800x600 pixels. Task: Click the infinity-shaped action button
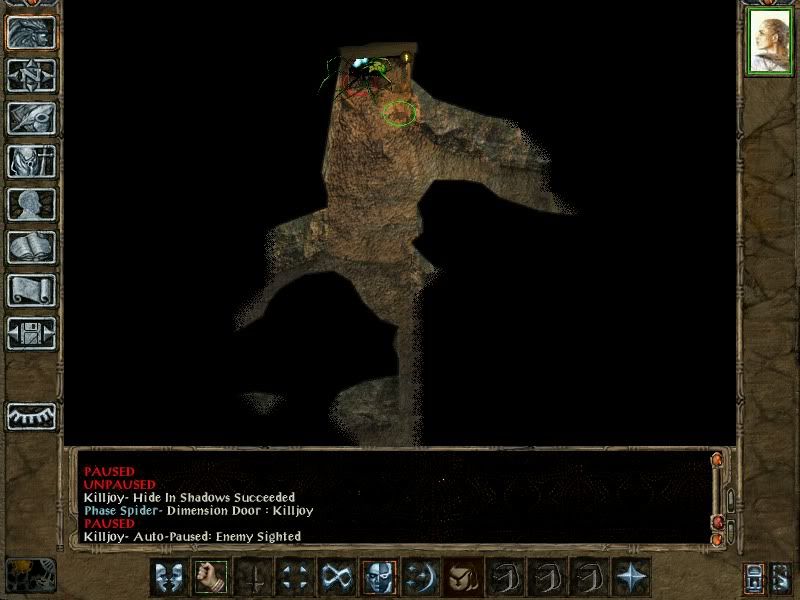coord(337,577)
